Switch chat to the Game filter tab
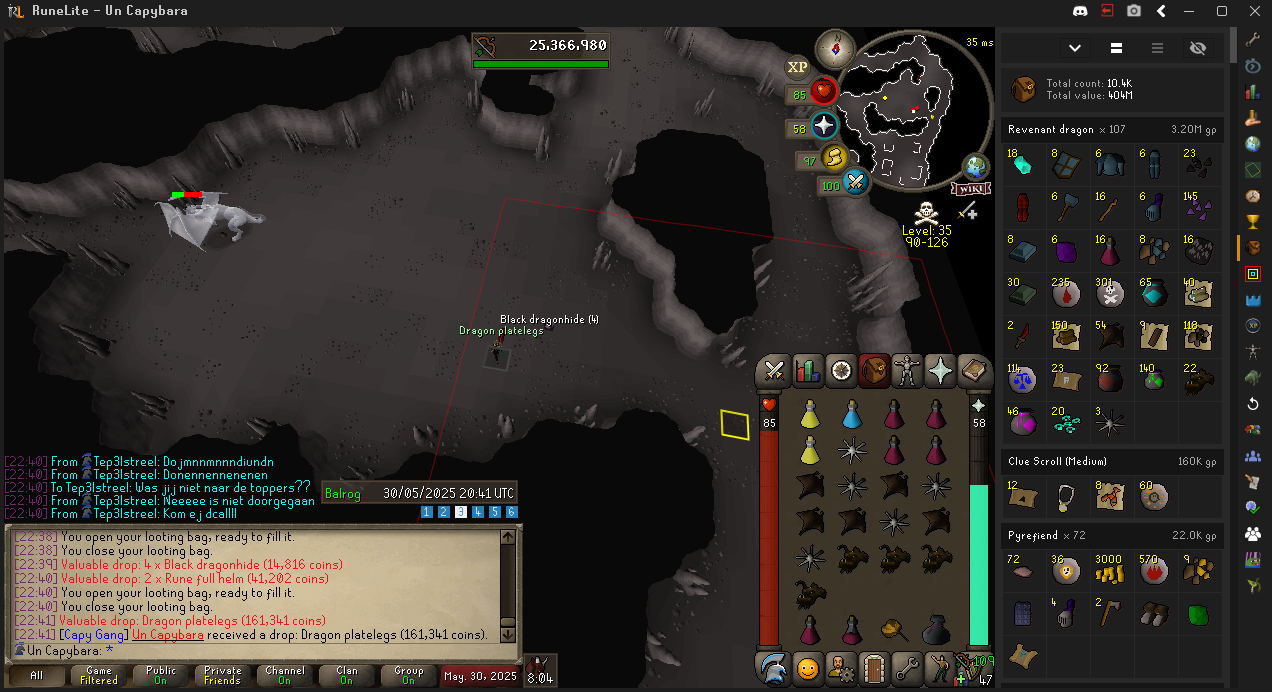 click(98, 676)
